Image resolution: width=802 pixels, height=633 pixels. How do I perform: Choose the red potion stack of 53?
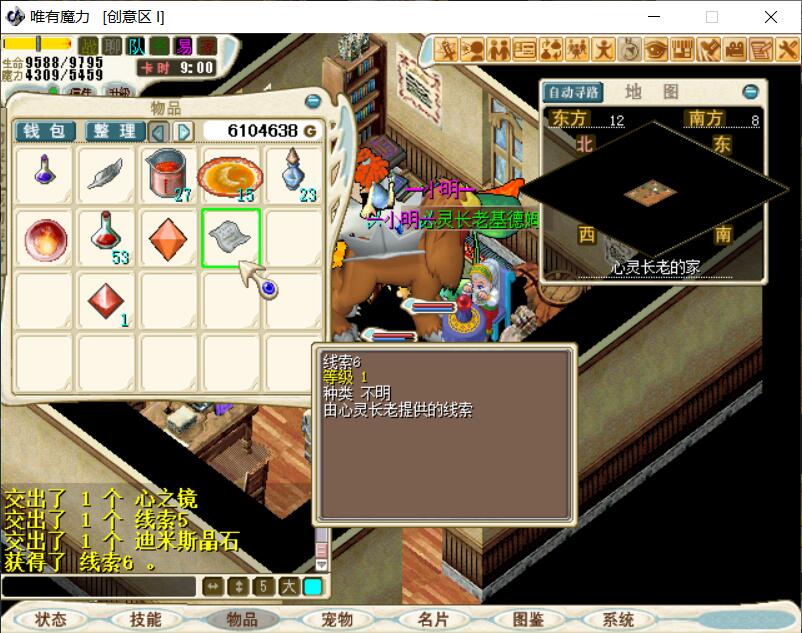106,238
